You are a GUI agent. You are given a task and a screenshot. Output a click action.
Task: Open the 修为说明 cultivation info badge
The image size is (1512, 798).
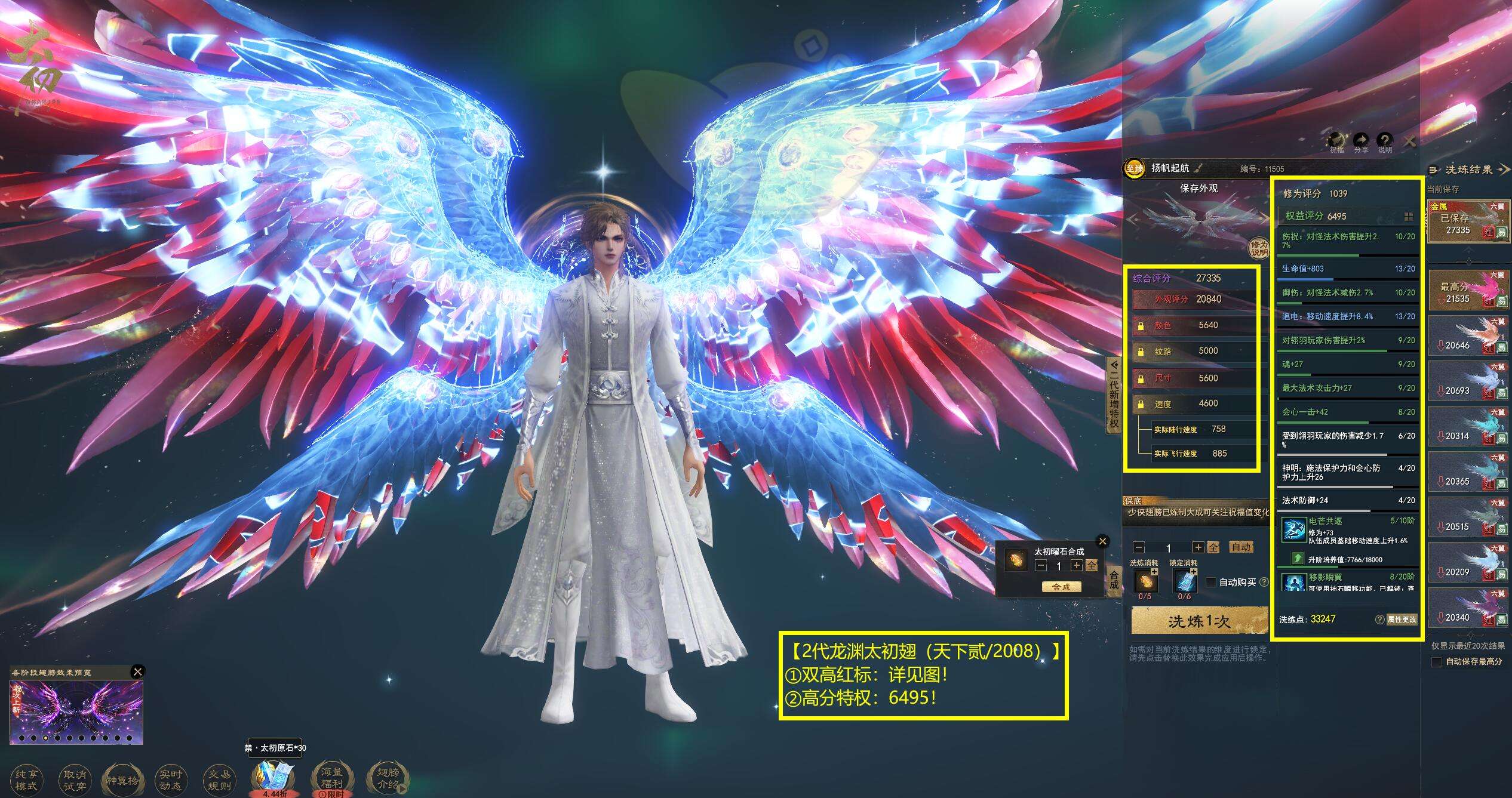pyautogui.click(x=1259, y=248)
